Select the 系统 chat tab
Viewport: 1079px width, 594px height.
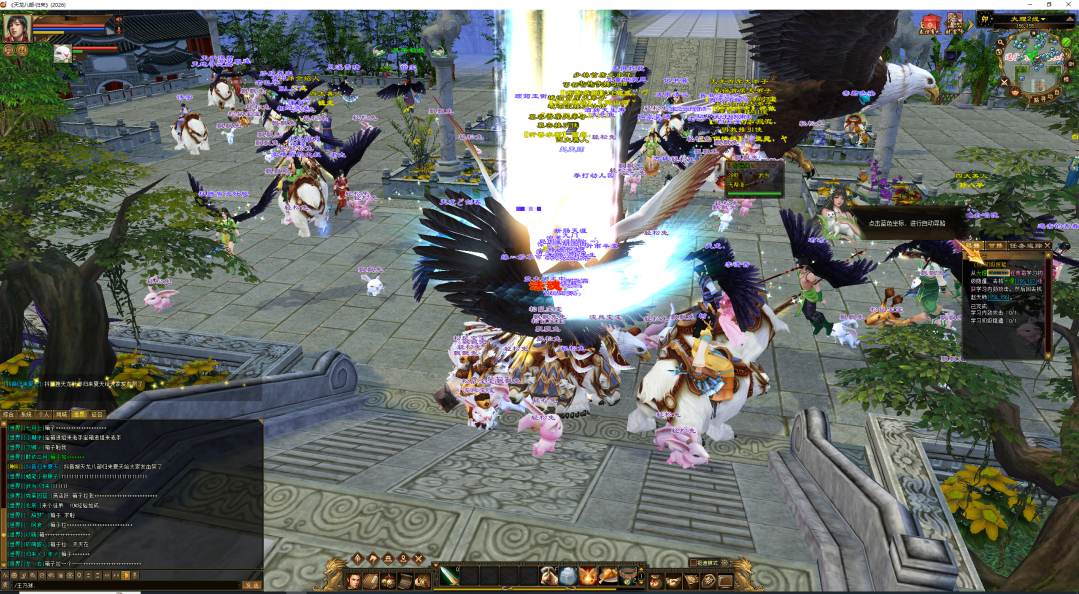[26, 412]
